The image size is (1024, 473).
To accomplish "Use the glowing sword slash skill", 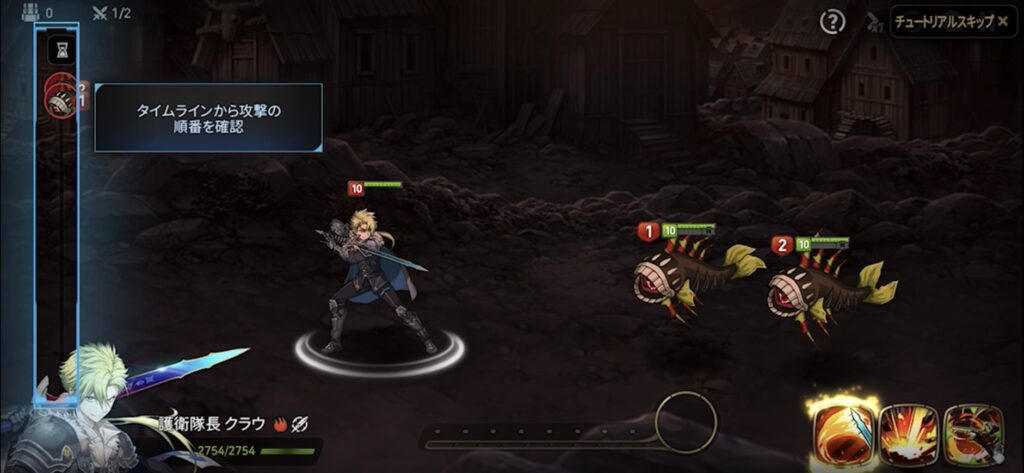I will (x=844, y=434).
